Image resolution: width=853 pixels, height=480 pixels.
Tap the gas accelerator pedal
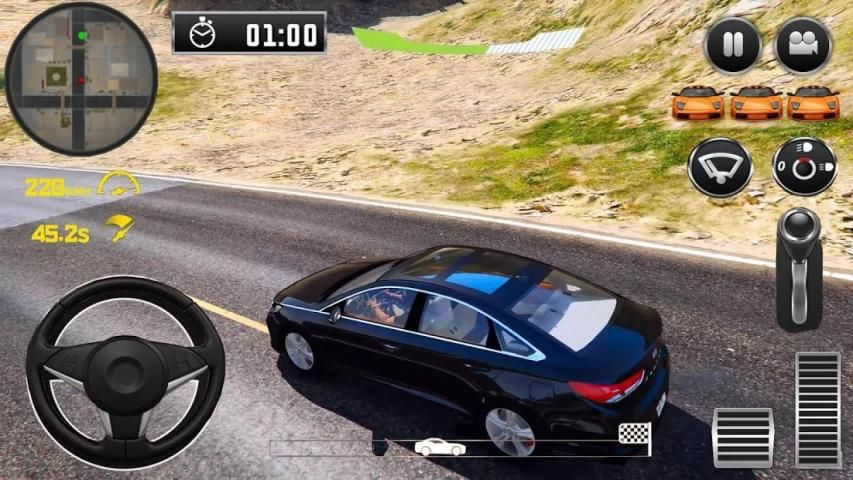pos(818,409)
